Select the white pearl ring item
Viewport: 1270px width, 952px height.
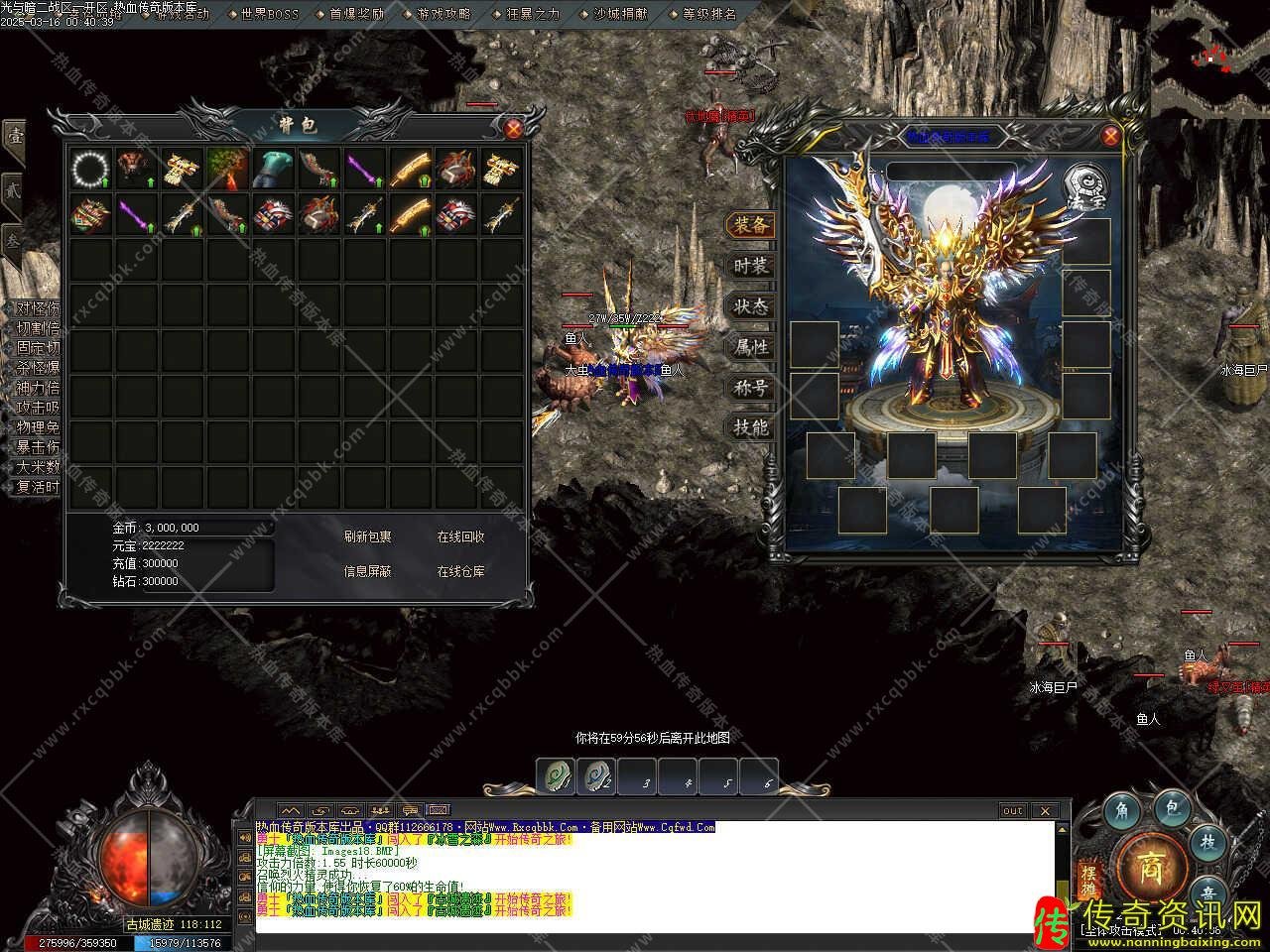[x=90, y=170]
